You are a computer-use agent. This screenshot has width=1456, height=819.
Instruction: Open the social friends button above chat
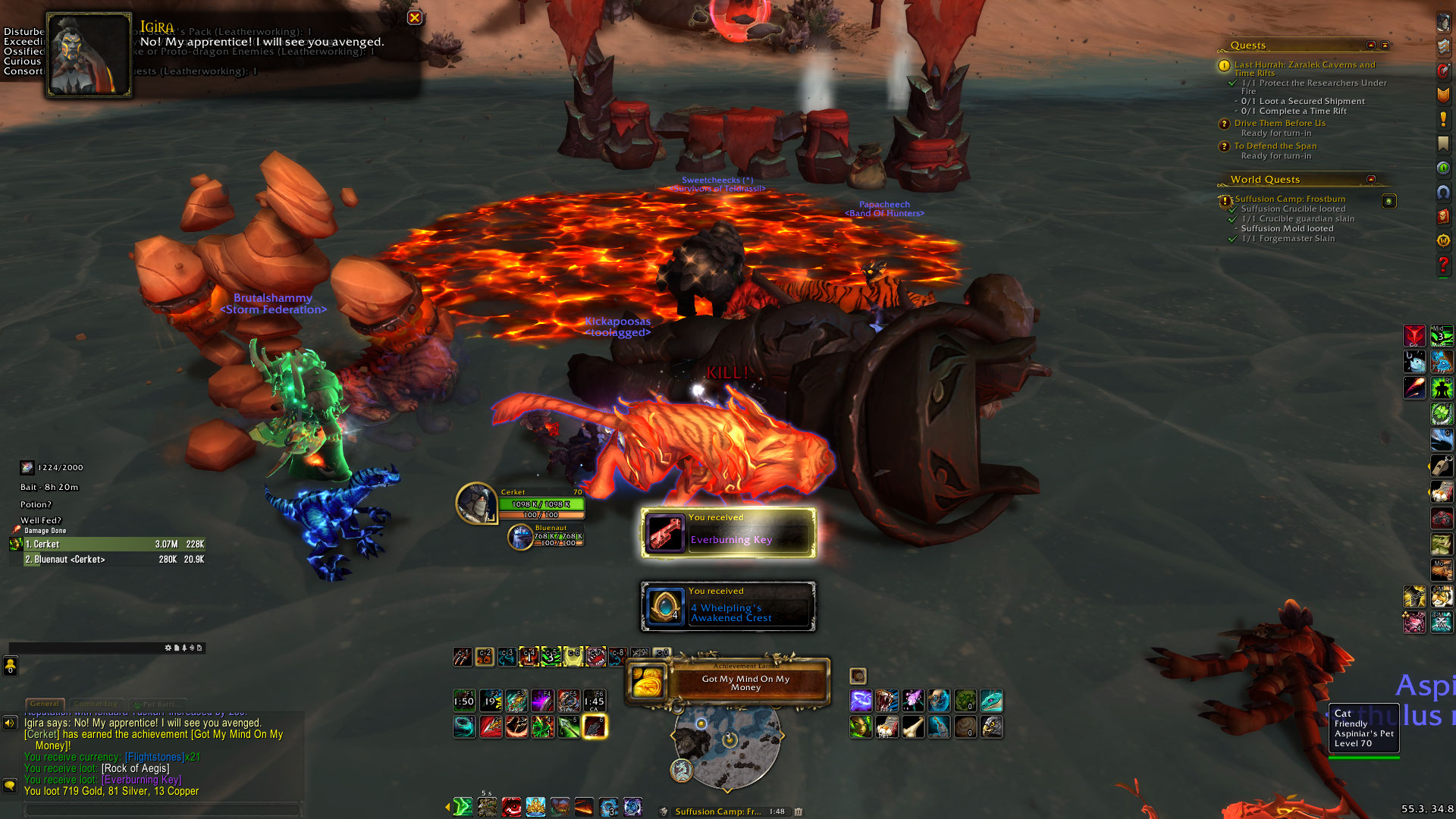coord(11,666)
